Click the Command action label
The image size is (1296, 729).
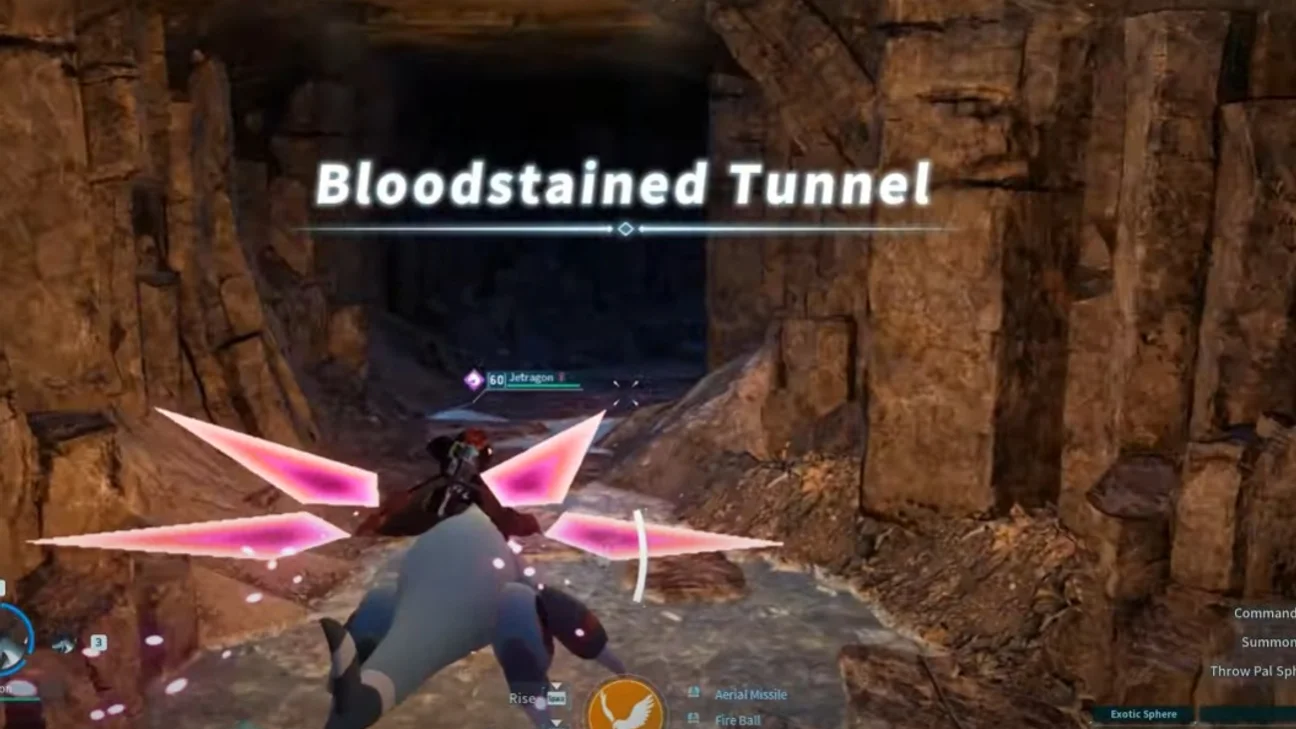pyautogui.click(x=1266, y=612)
